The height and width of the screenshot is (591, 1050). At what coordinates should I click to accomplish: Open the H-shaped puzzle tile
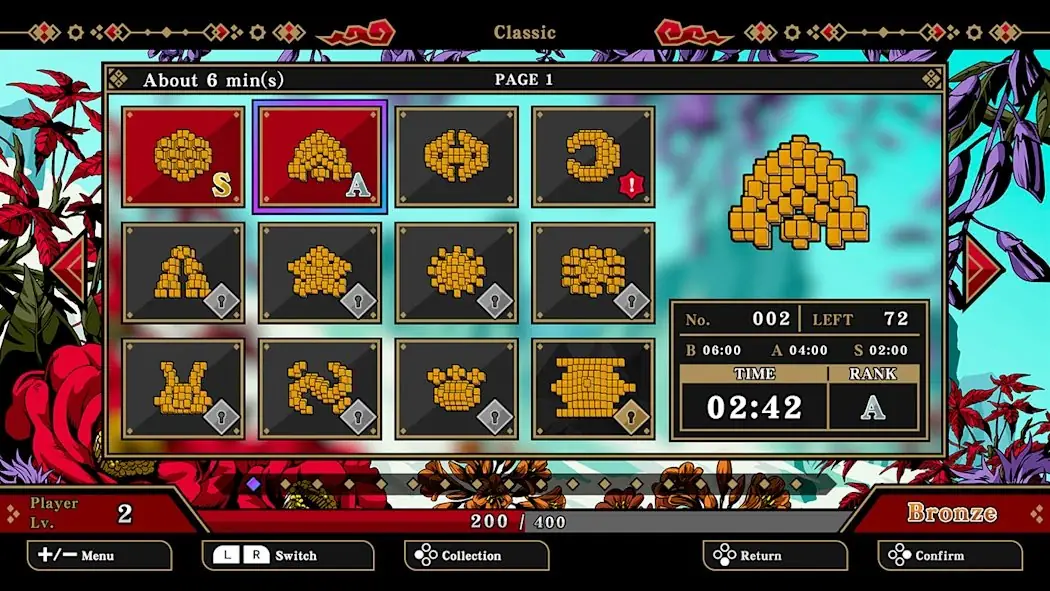pos(456,156)
